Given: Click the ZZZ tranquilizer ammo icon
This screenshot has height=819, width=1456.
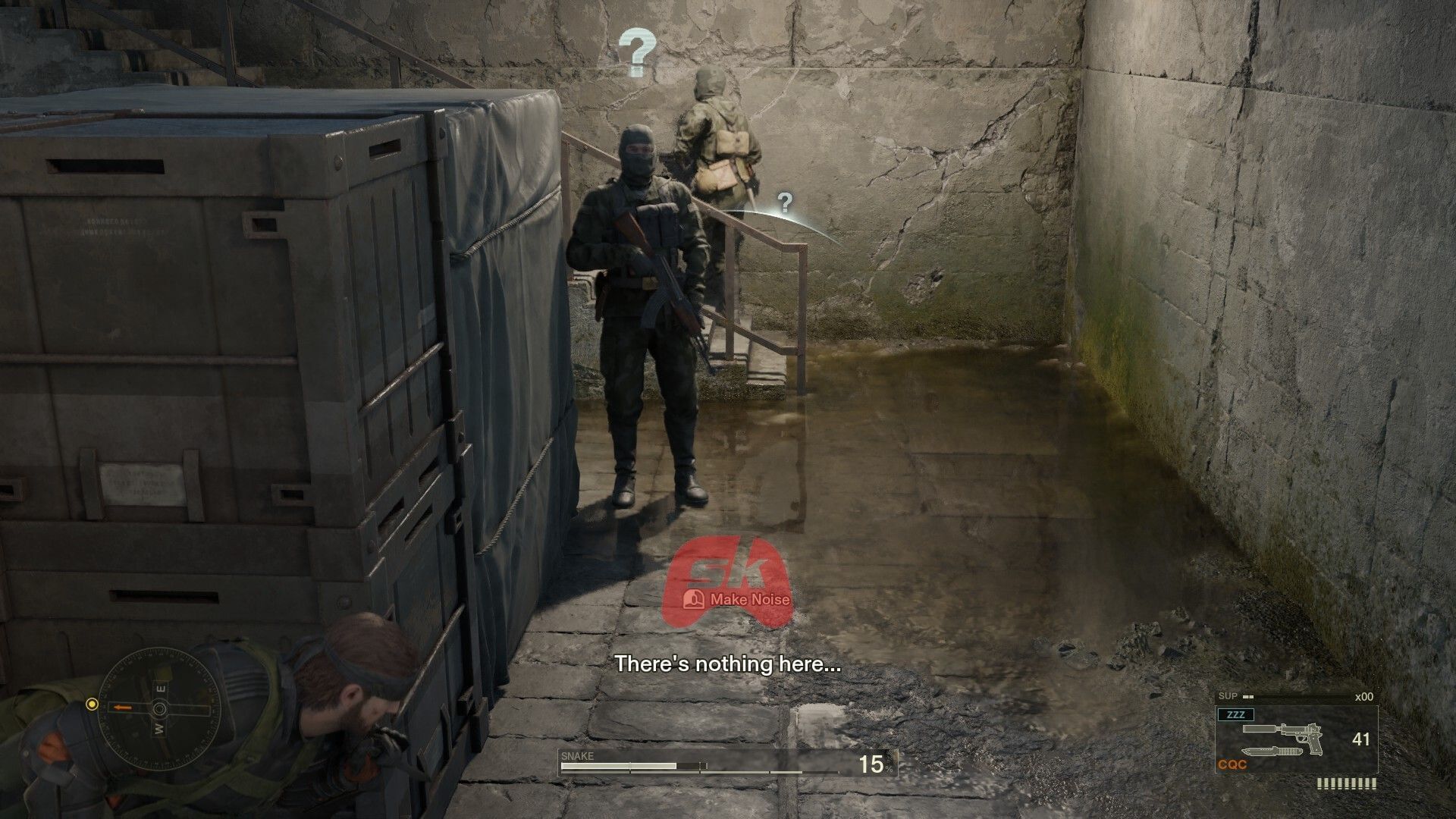Looking at the screenshot, I should (x=1236, y=714).
